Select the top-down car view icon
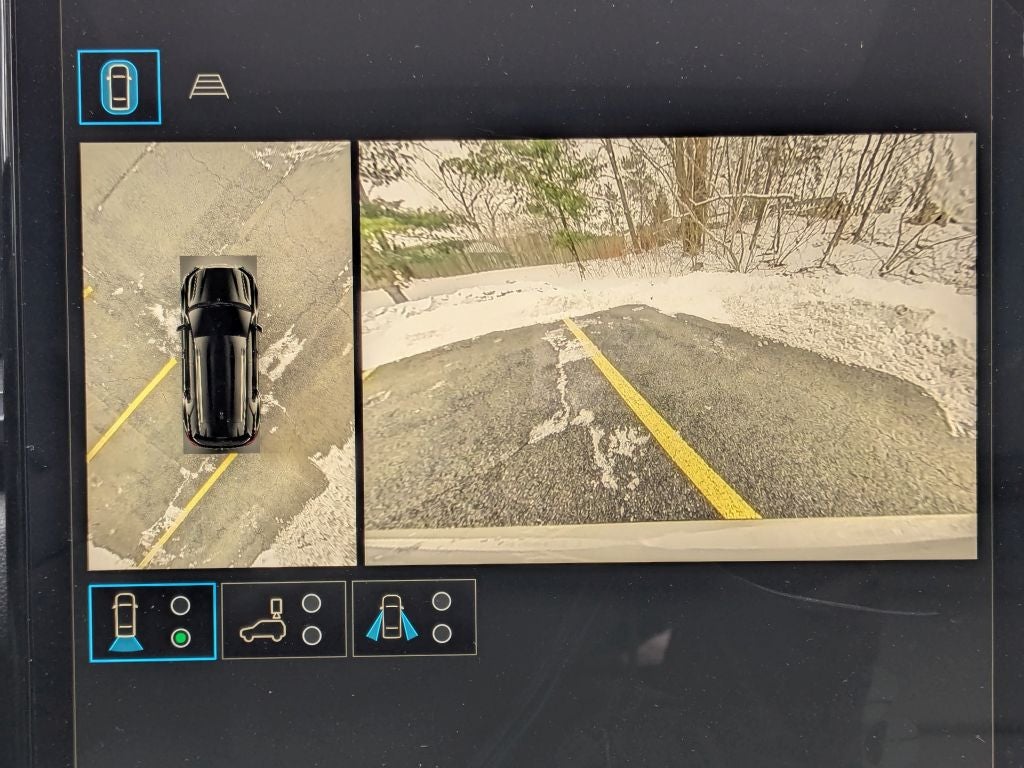This screenshot has height=768, width=1024. [x=119, y=87]
